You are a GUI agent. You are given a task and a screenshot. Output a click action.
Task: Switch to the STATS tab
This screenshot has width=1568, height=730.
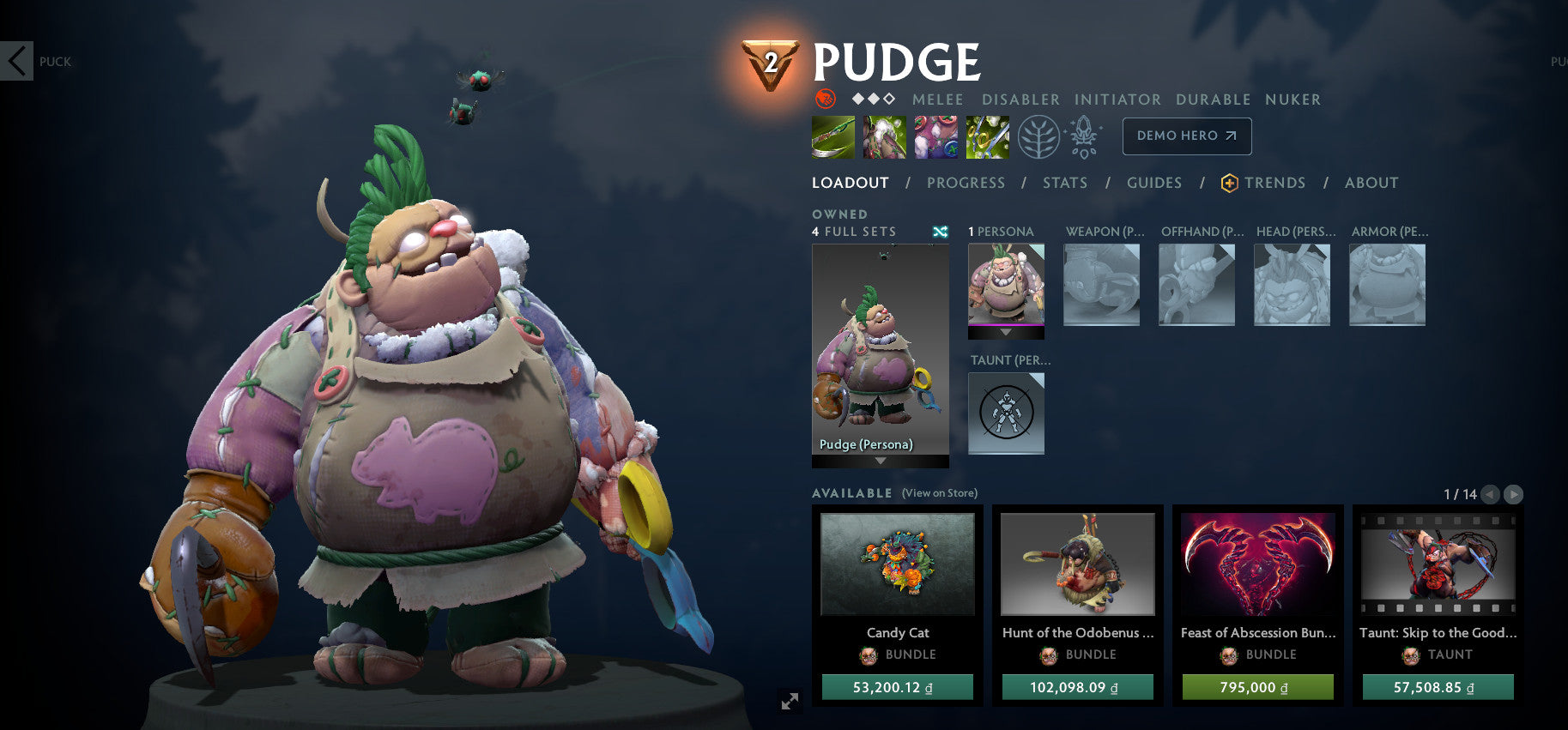point(1064,183)
